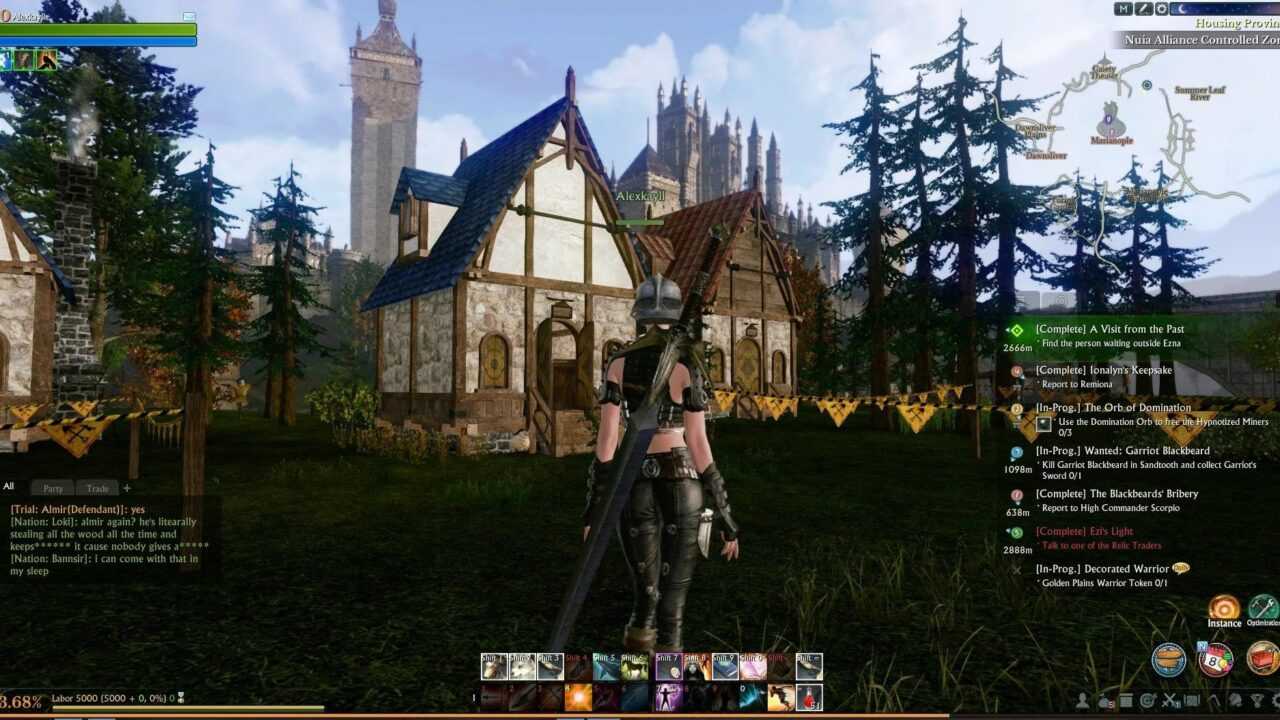Activate the glowing orange burst skill
This screenshot has height=720, width=1280.
pos(578,697)
